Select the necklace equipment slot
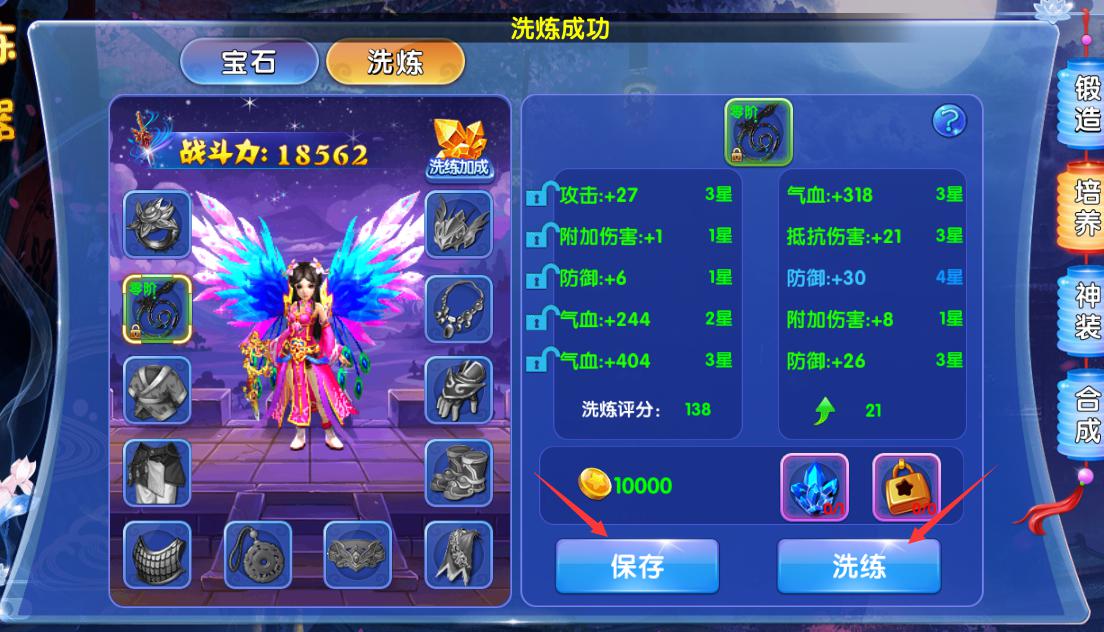 click(x=458, y=308)
